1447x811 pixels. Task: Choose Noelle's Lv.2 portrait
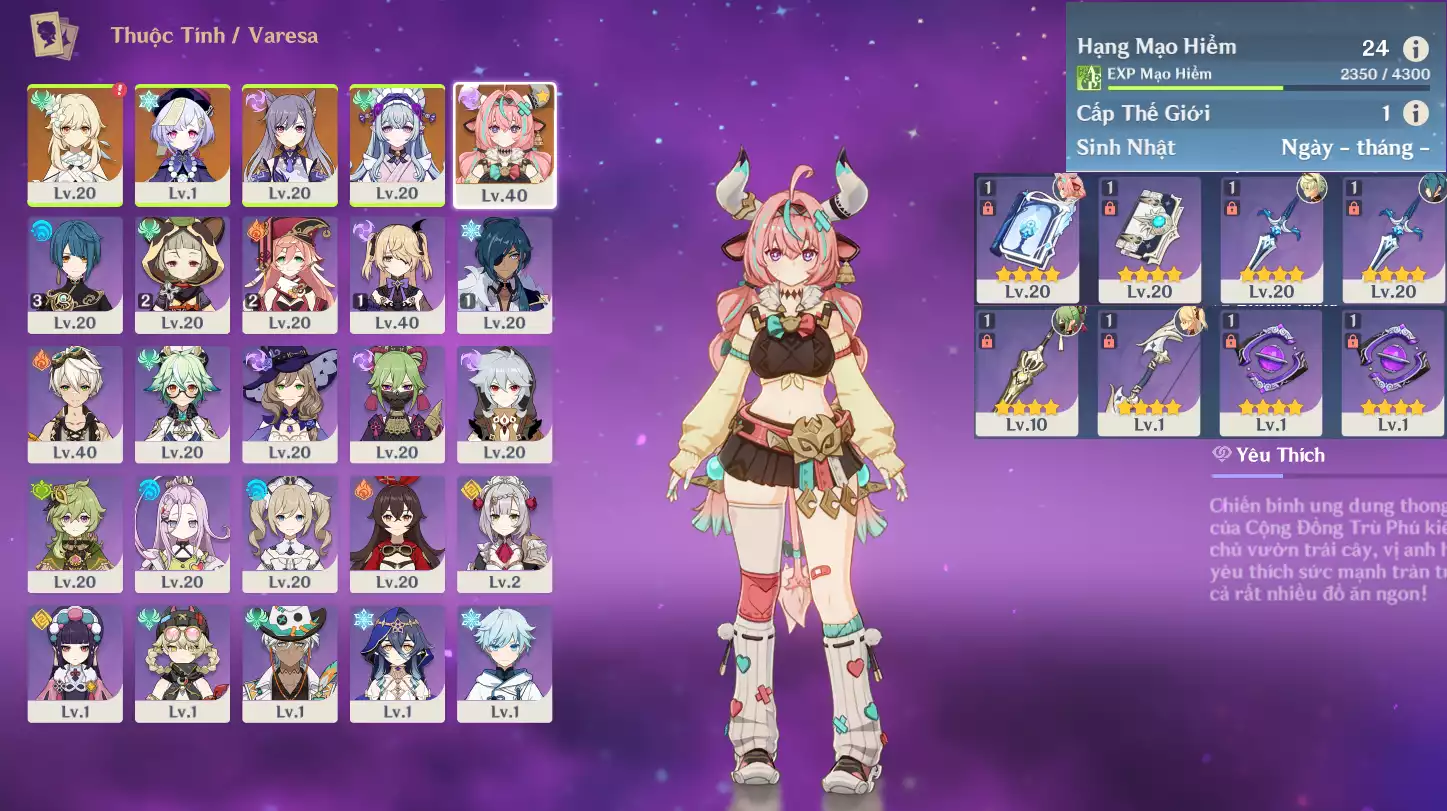505,533
